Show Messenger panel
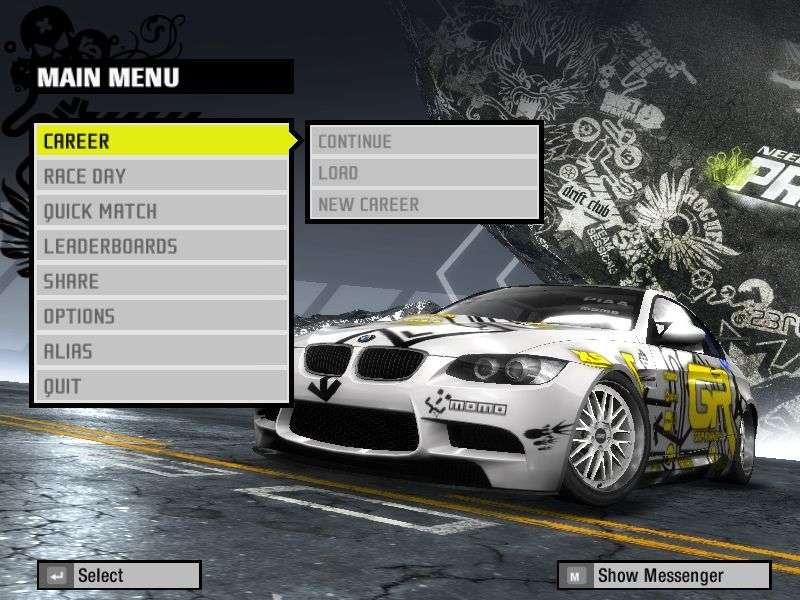Viewport: 800px width, 600px height. click(x=664, y=575)
